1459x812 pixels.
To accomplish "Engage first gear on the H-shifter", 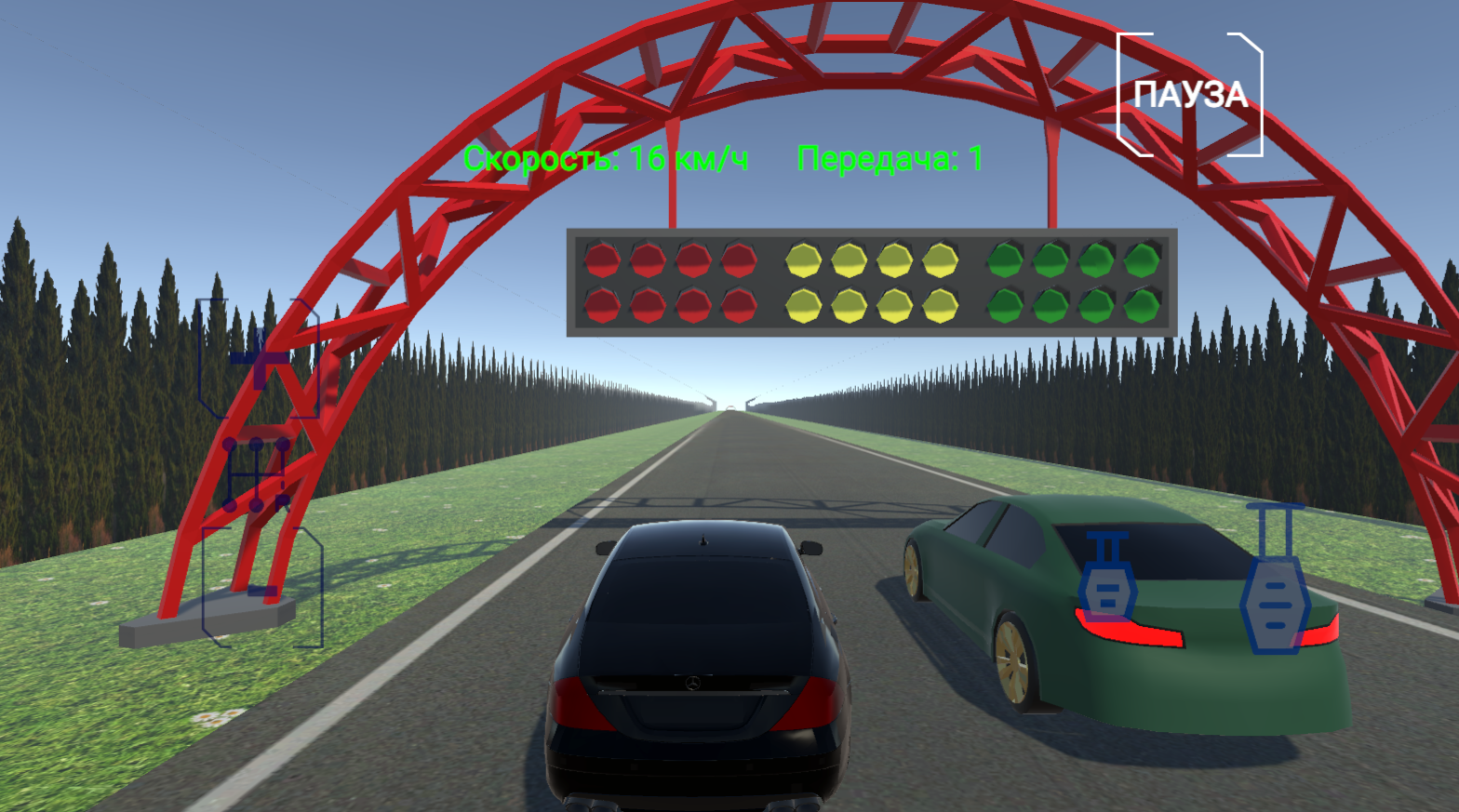I will coord(229,445).
